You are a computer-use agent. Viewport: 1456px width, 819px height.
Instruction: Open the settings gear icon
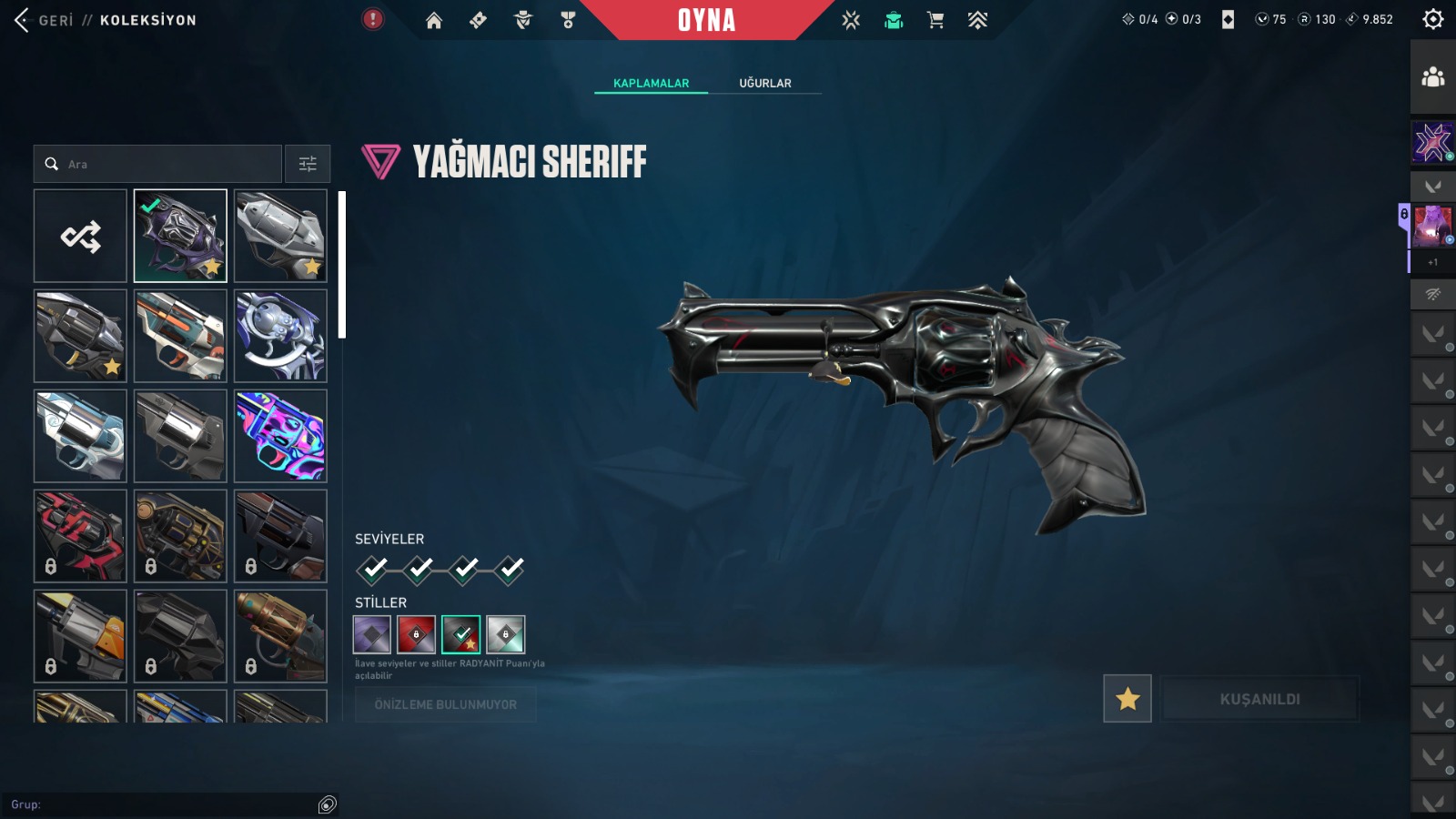pos(1432,19)
